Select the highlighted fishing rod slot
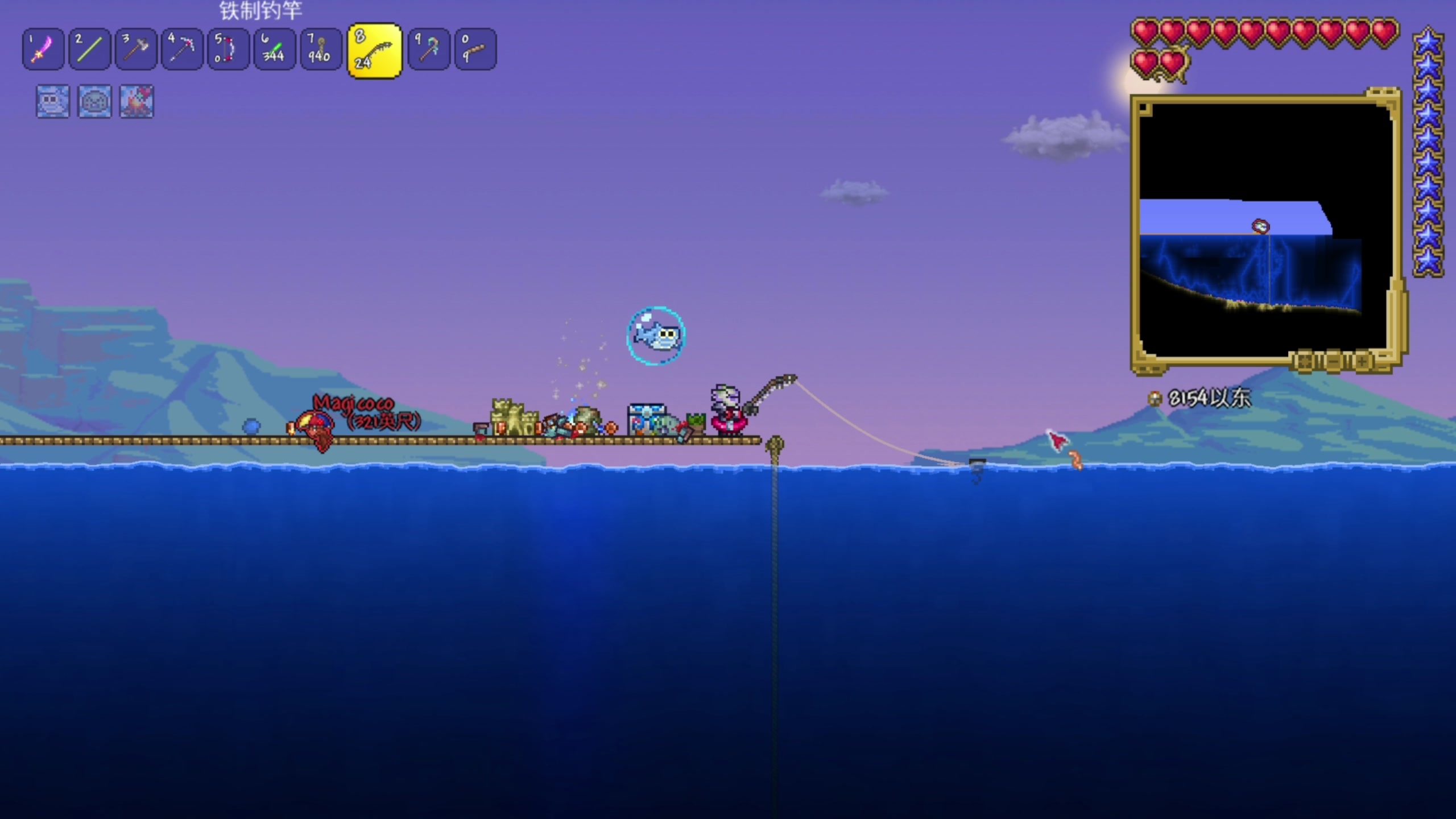This screenshot has height=819, width=1456. (x=374, y=51)
